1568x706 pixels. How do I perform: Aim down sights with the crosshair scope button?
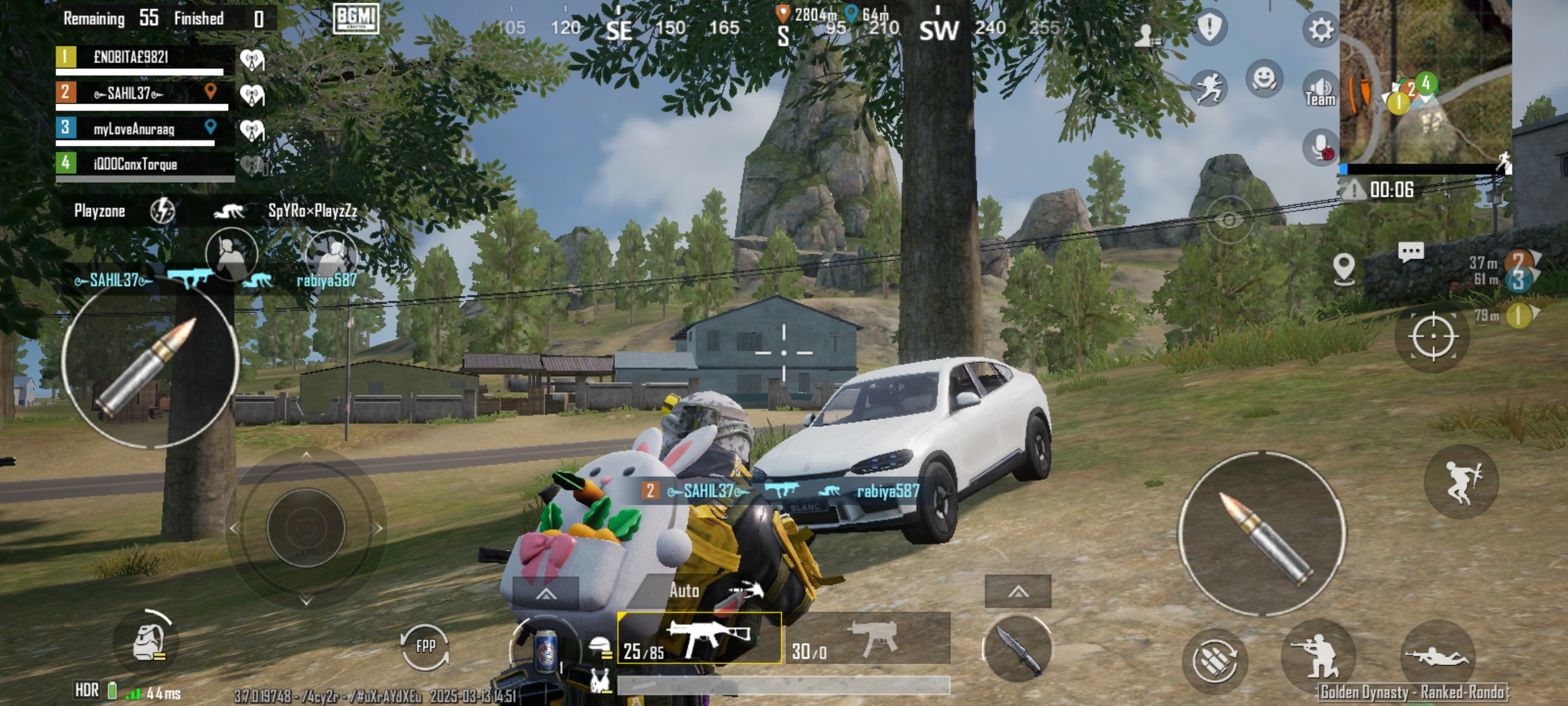[1432, 336]
